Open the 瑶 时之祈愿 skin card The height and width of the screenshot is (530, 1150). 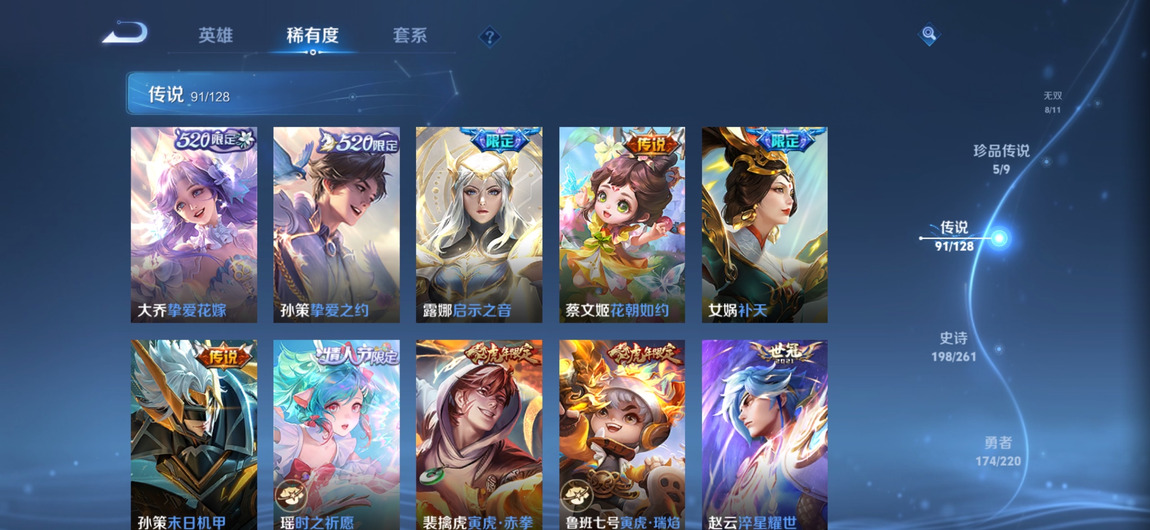point(336,434)
